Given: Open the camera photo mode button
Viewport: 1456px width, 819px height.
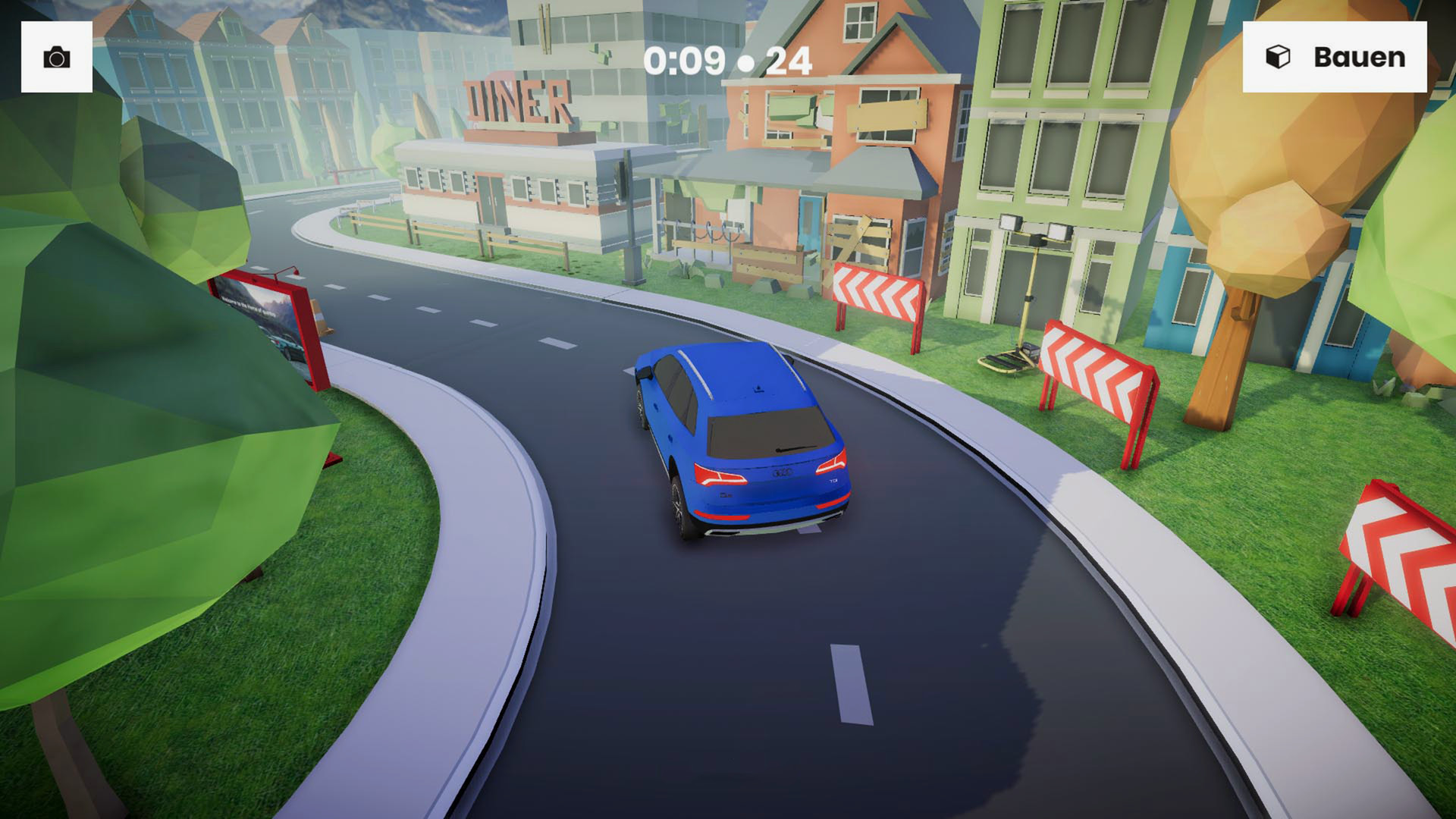Looking at the screenshot, I should point(57,57).
